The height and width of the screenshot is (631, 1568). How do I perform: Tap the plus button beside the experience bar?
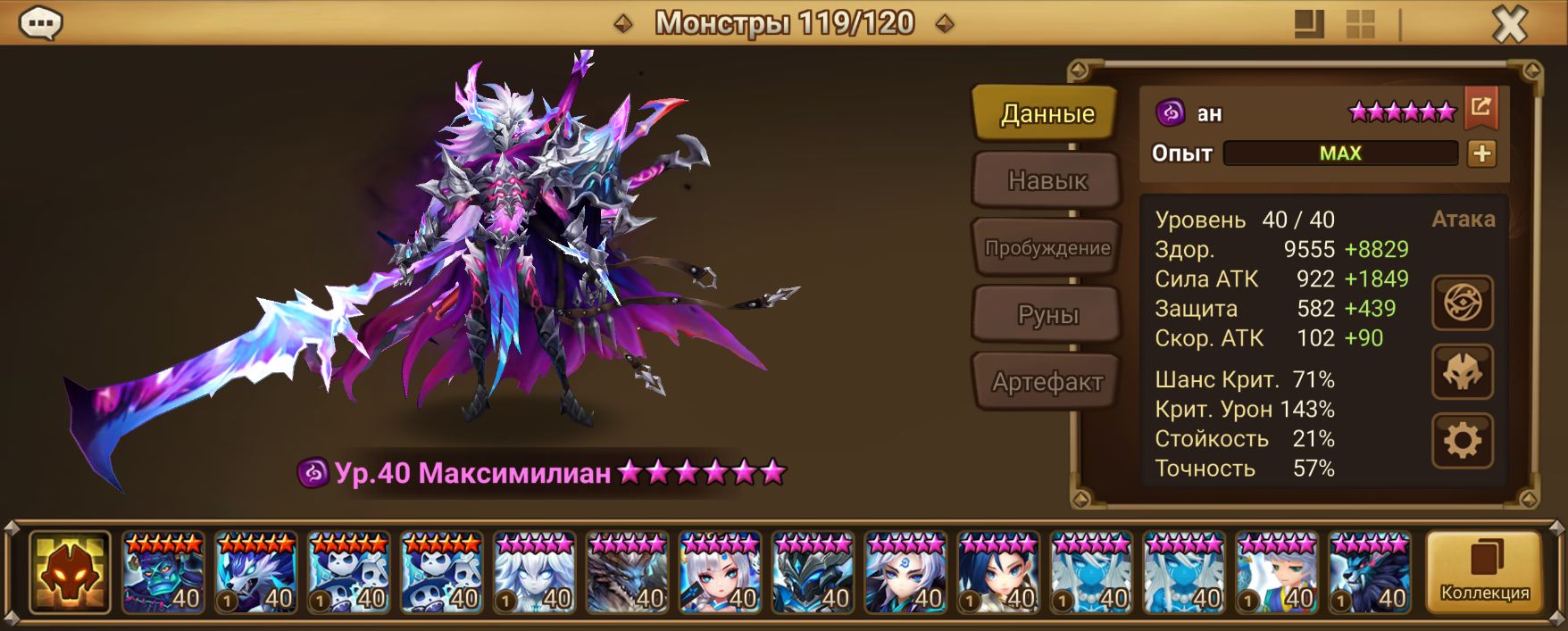click(x=1481, y=154)
